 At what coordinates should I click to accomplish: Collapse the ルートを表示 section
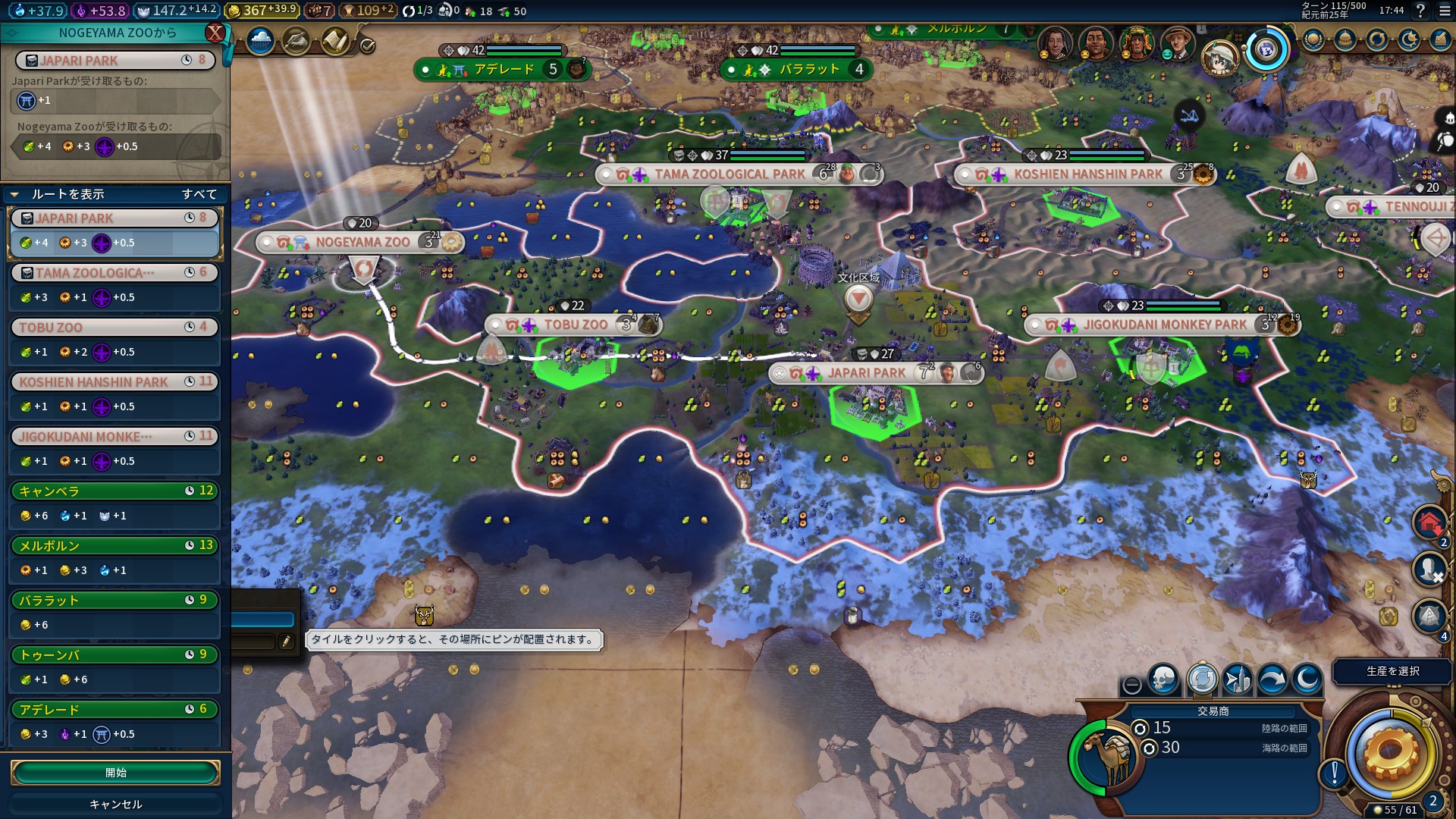point(14,194)
